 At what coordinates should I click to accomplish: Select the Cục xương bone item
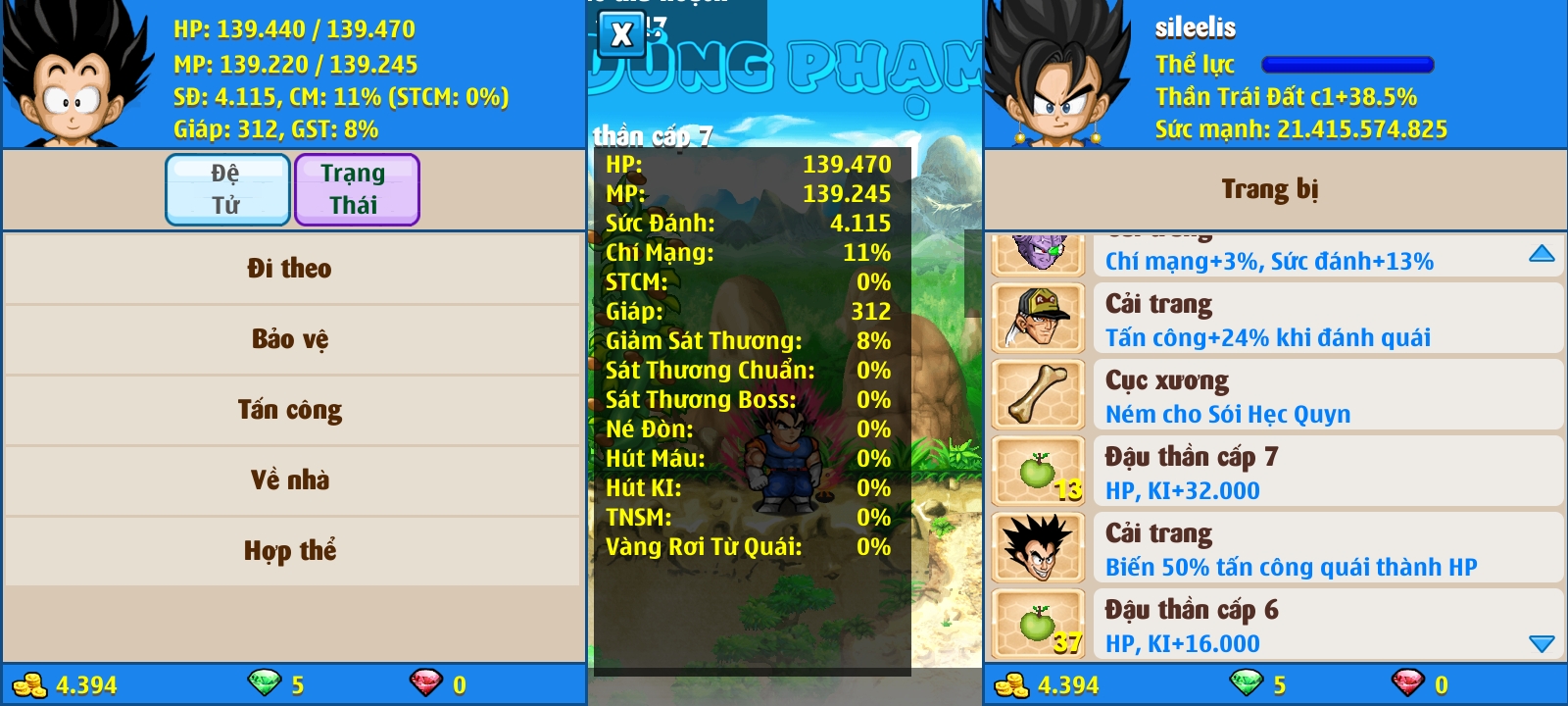coord(1274,395)
